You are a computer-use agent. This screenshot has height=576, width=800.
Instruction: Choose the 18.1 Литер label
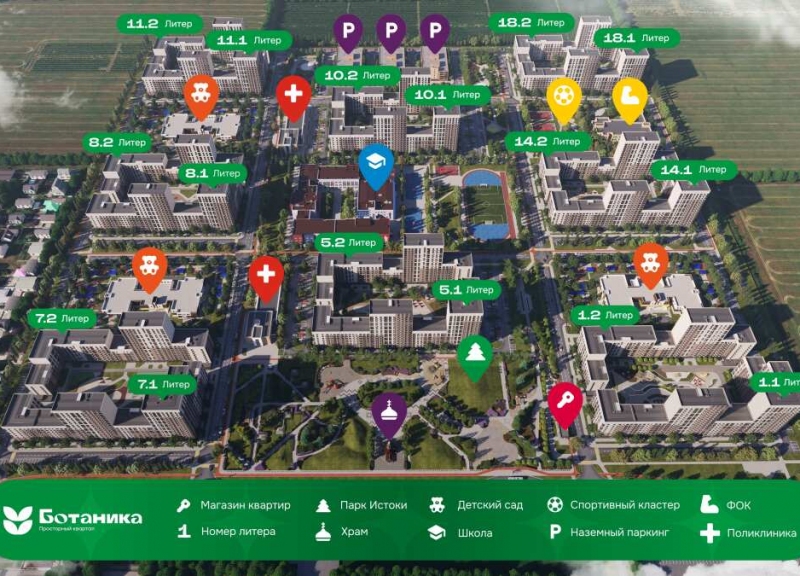[x=631, y=38]
